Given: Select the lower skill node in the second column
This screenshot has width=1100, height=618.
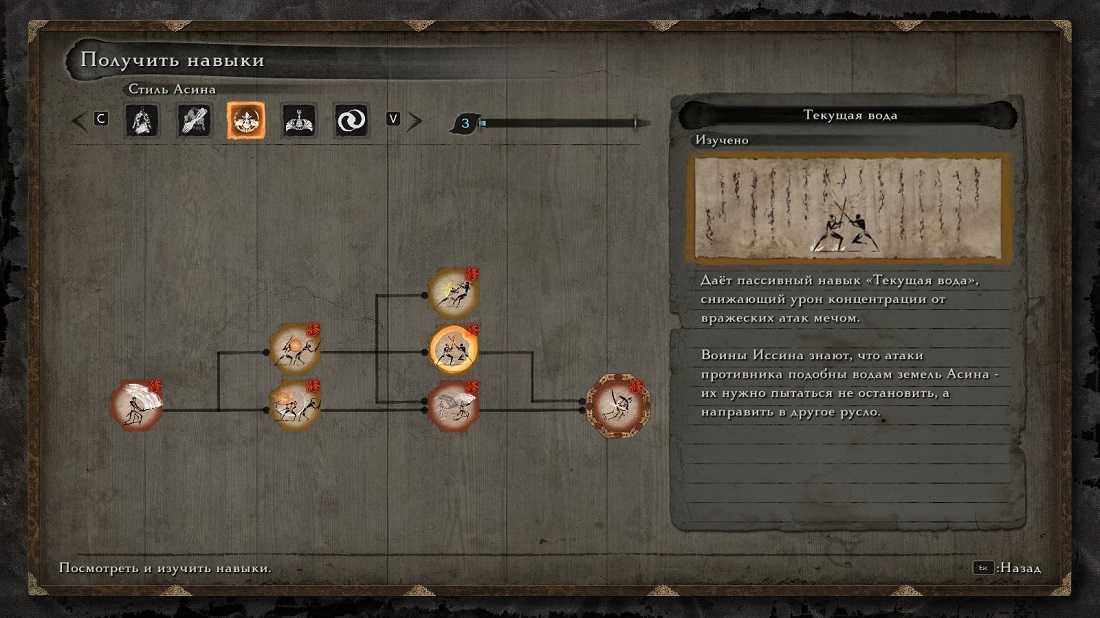Looking at the screenshot, I should point(295,405).
